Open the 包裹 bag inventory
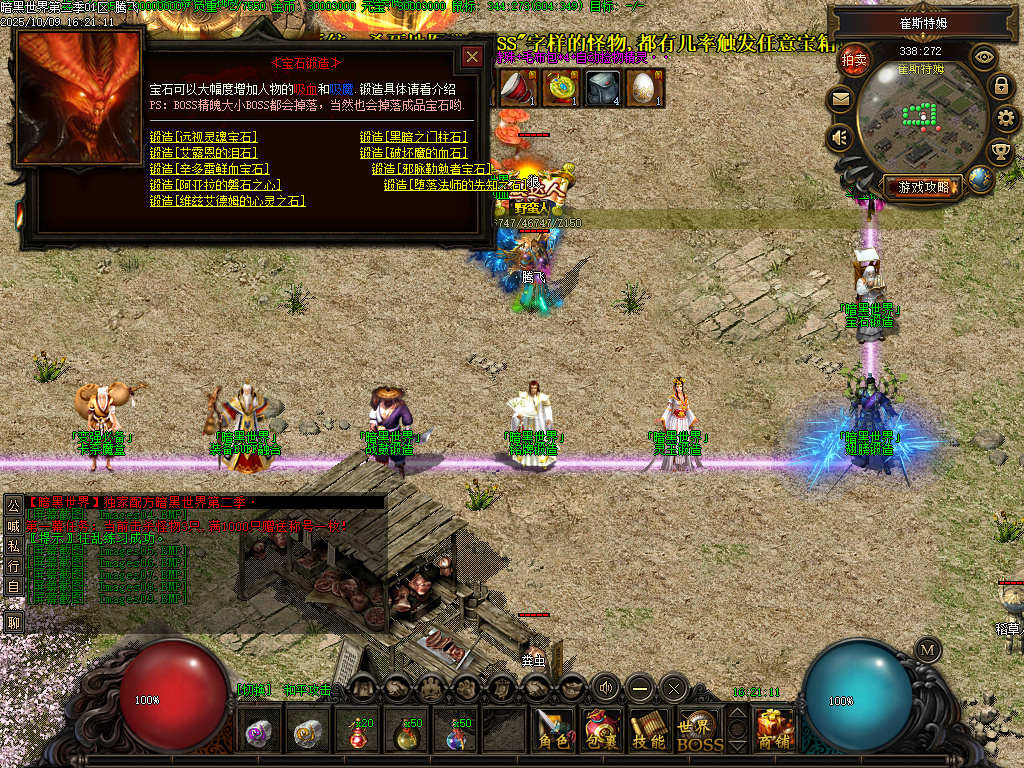 click(x=602, y=731)
